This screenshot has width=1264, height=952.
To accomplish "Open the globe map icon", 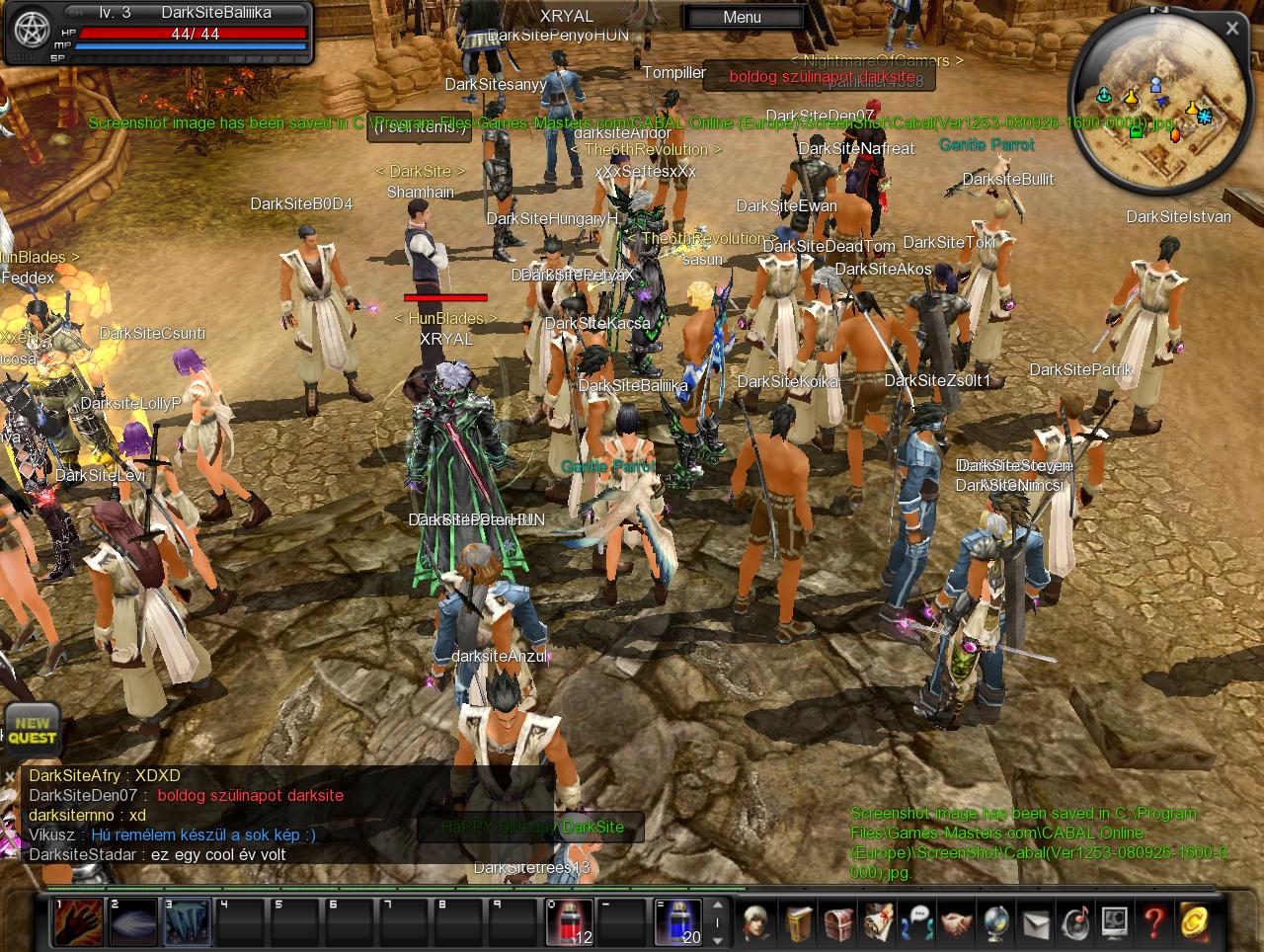I will (995, 922).
